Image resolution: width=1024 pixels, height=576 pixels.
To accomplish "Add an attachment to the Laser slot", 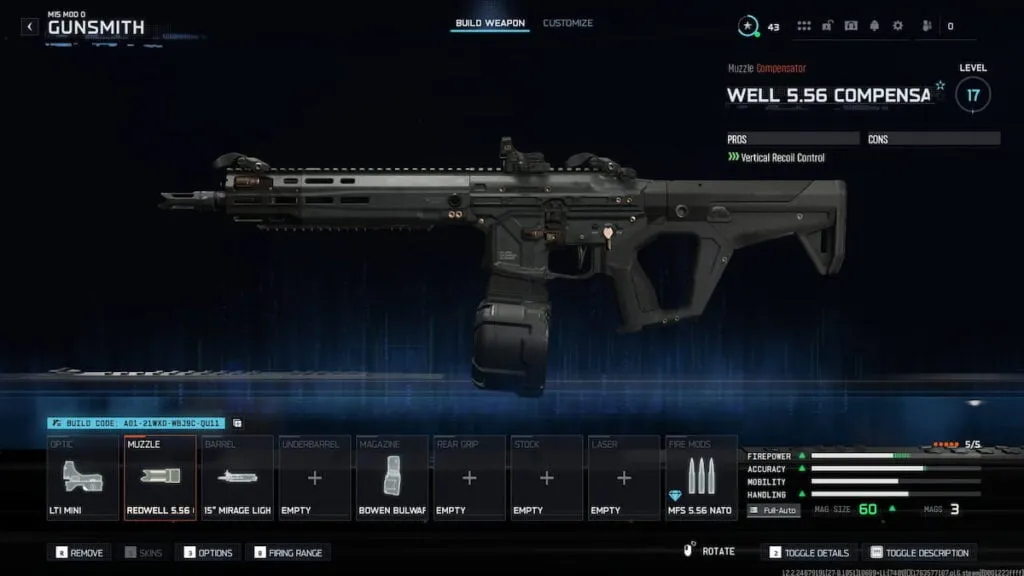I will (x=624, y=477).
